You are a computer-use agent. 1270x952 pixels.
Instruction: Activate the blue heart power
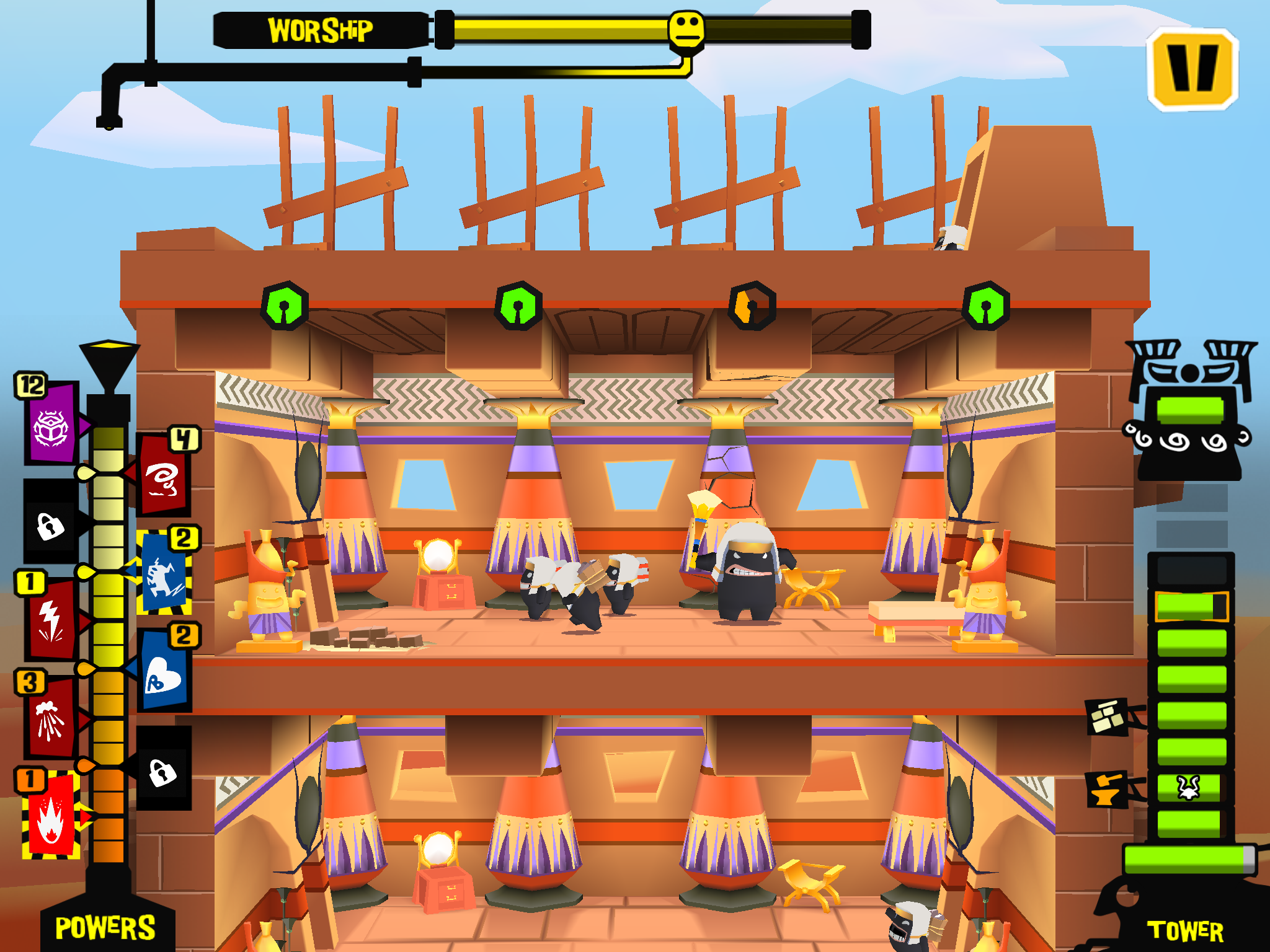coord(164,672)
